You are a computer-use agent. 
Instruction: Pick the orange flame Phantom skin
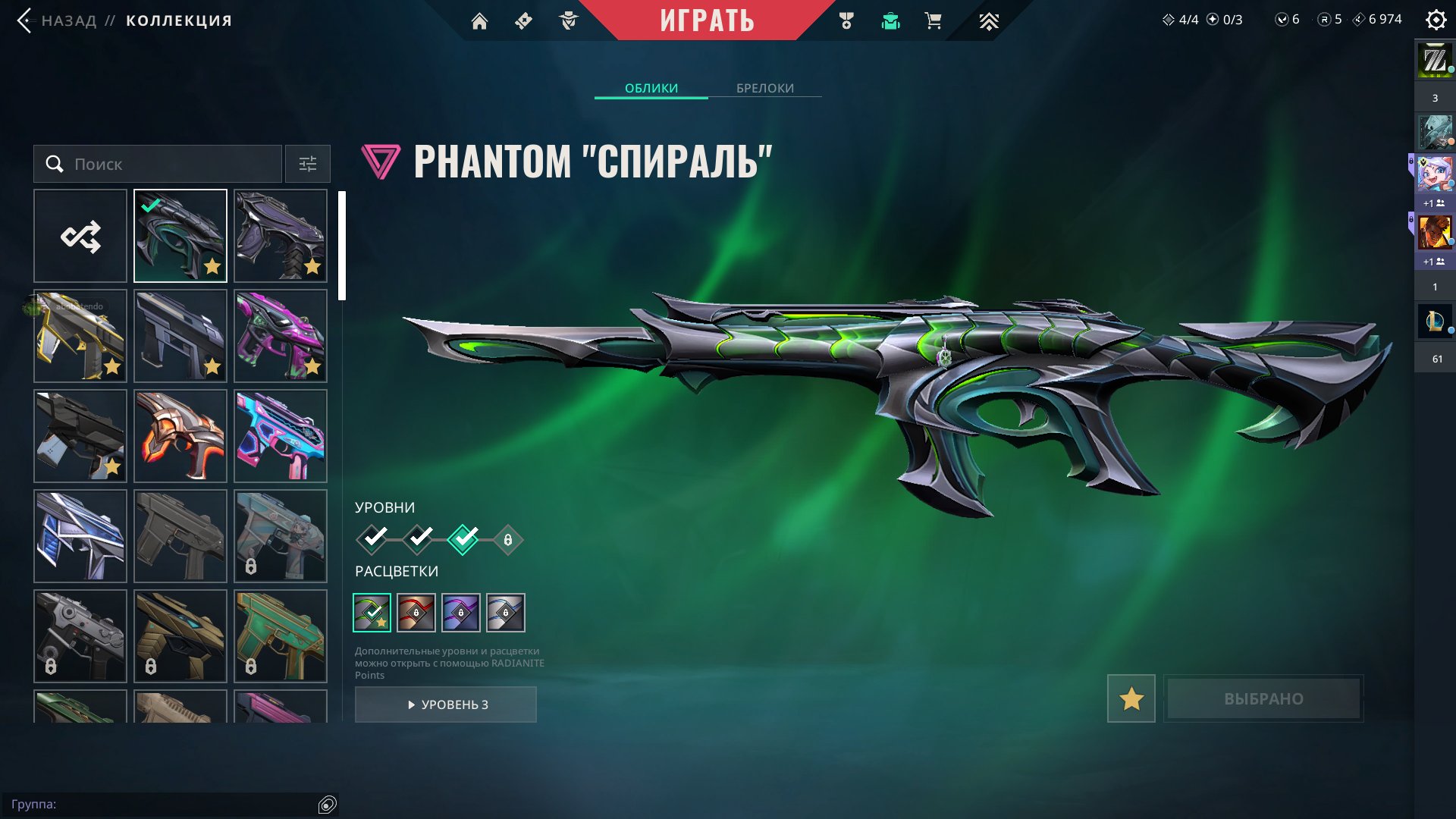point(180,436)
